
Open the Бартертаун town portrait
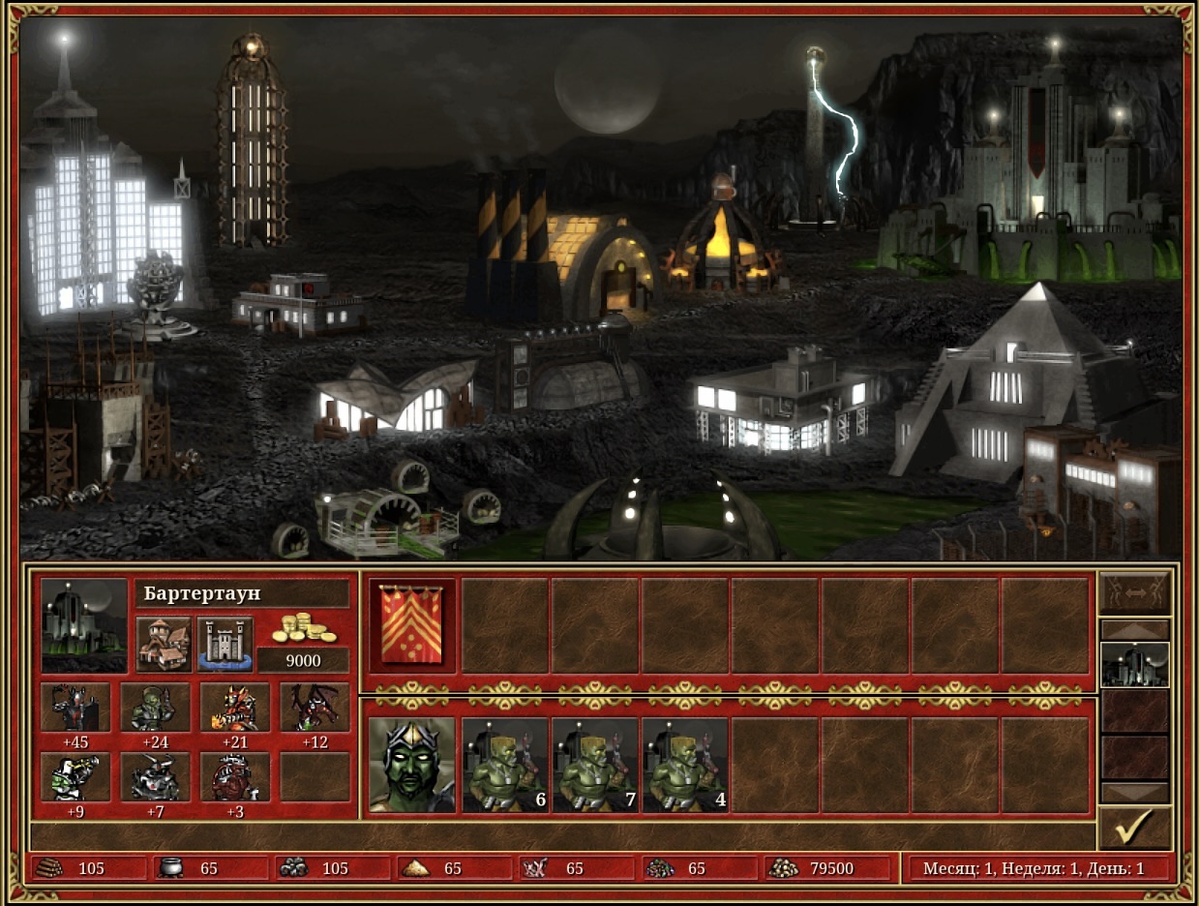[84, 625]
